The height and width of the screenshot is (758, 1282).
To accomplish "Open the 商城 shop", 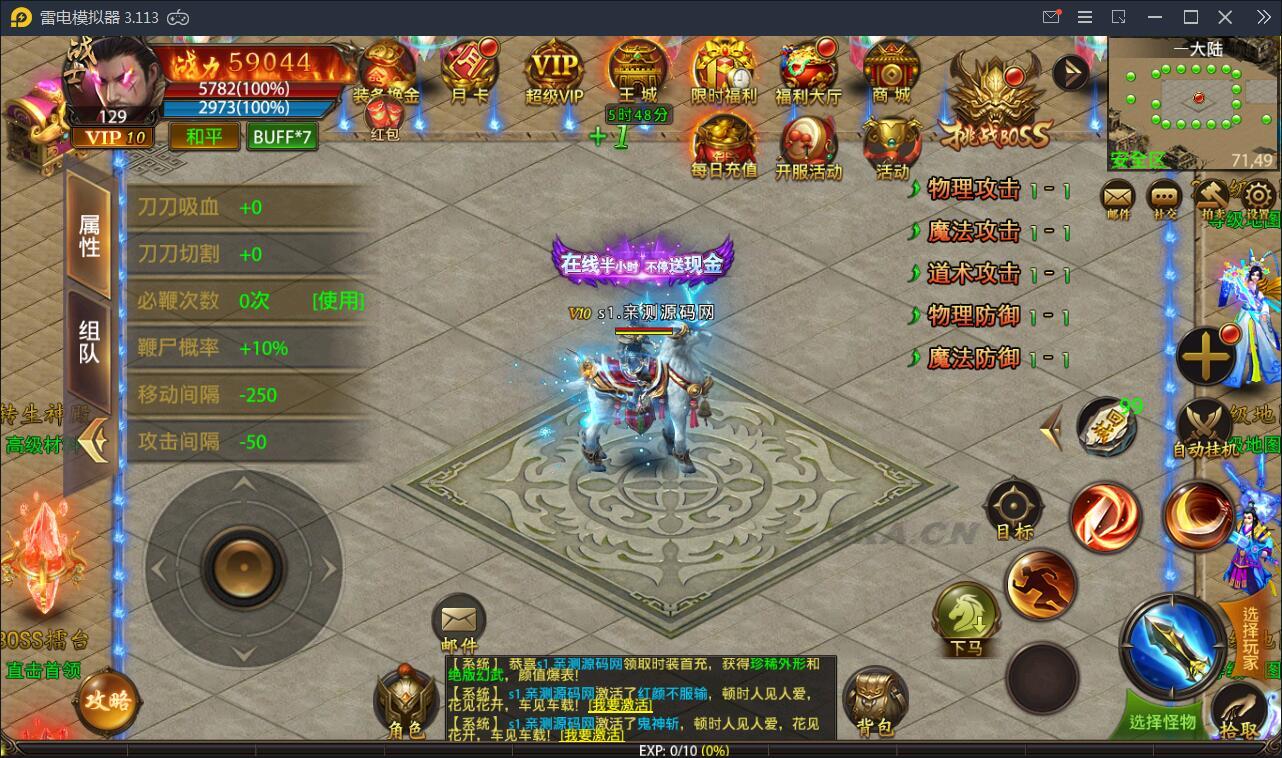I will point(891,70).
